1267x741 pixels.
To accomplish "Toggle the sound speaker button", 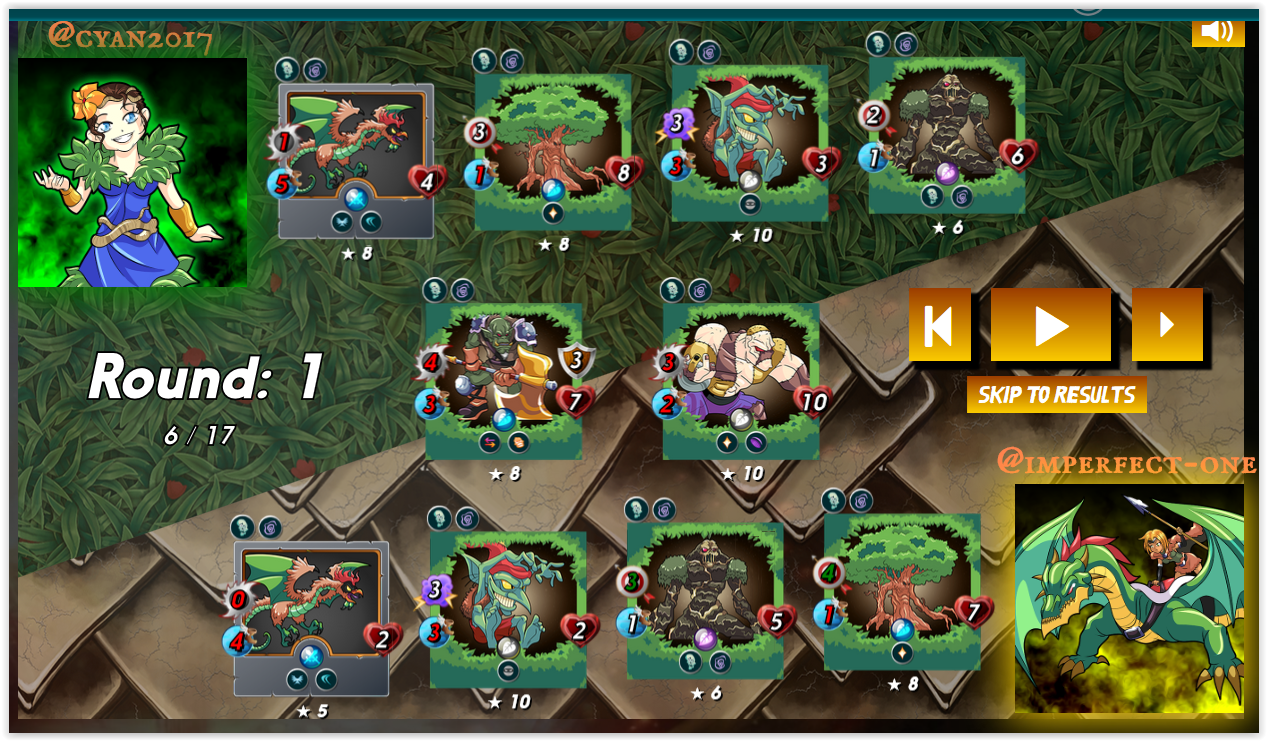I will [1217, 30].
